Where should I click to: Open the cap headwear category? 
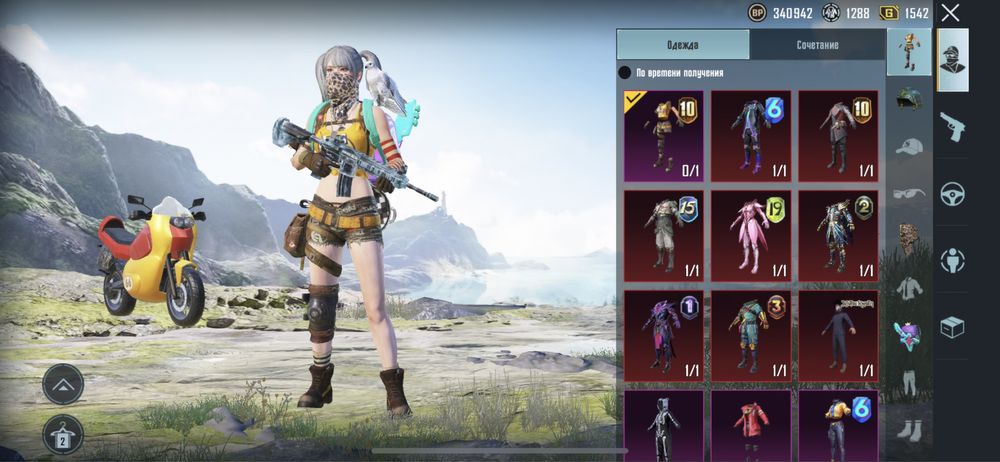(x=909, y=147)
